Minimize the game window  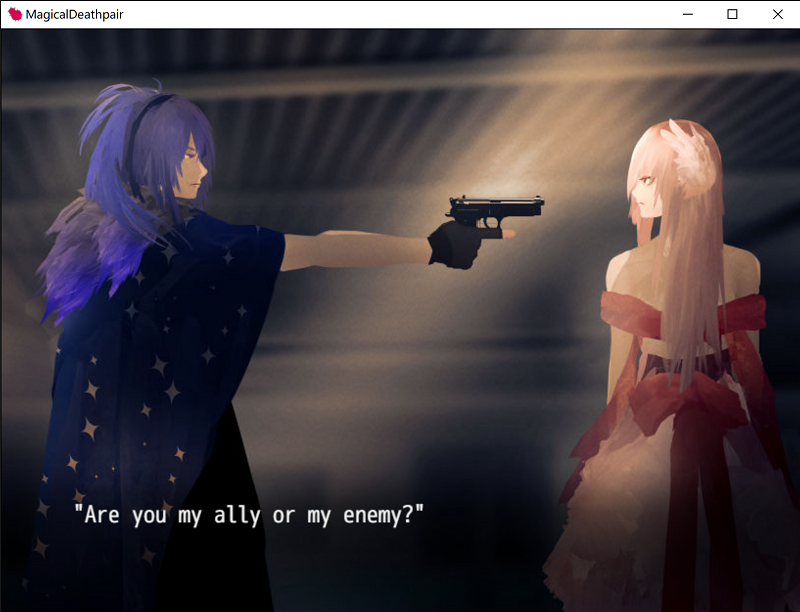(x=687, y=14)
